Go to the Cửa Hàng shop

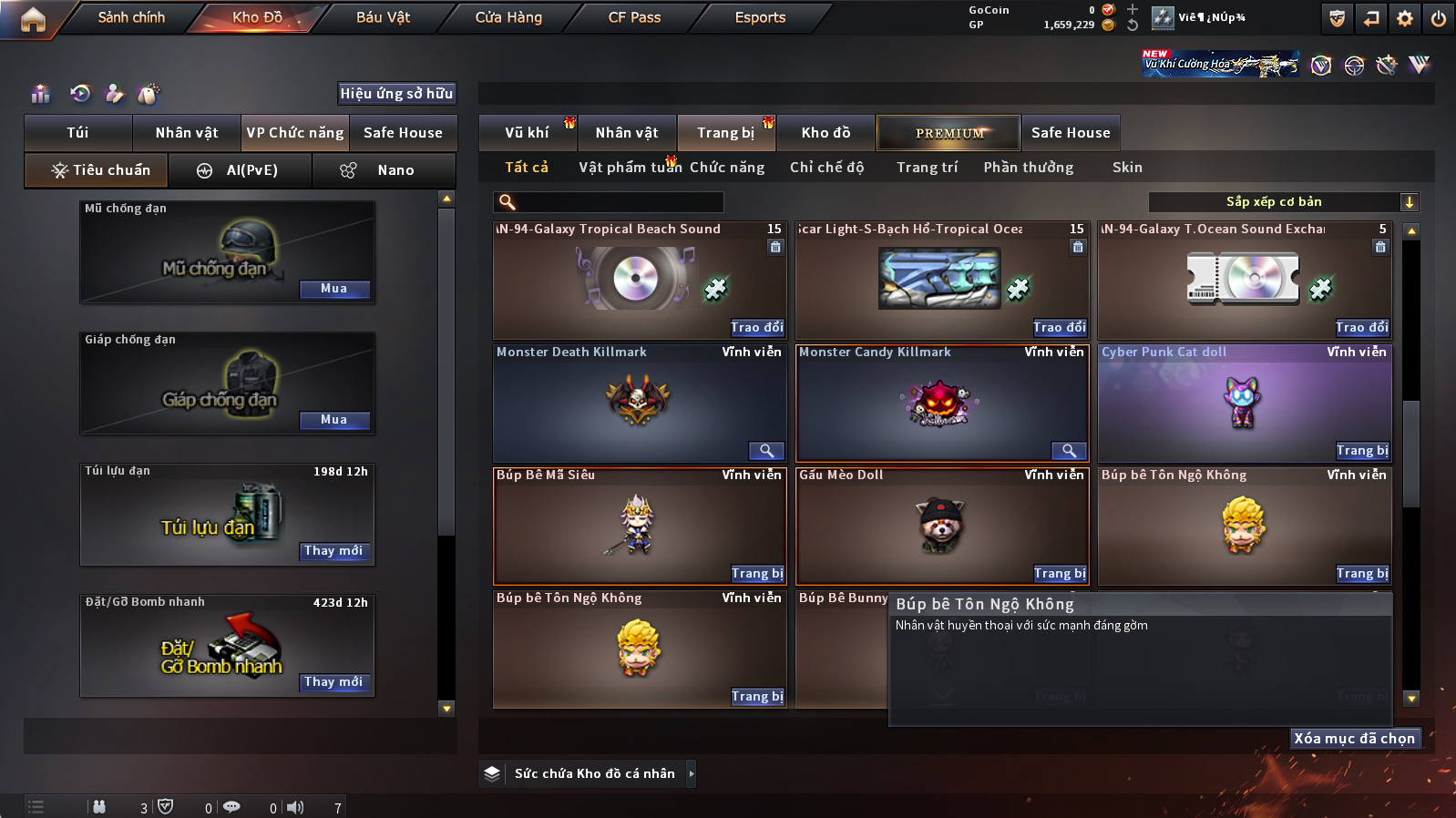pyautogui.click(x=508, y=17)
